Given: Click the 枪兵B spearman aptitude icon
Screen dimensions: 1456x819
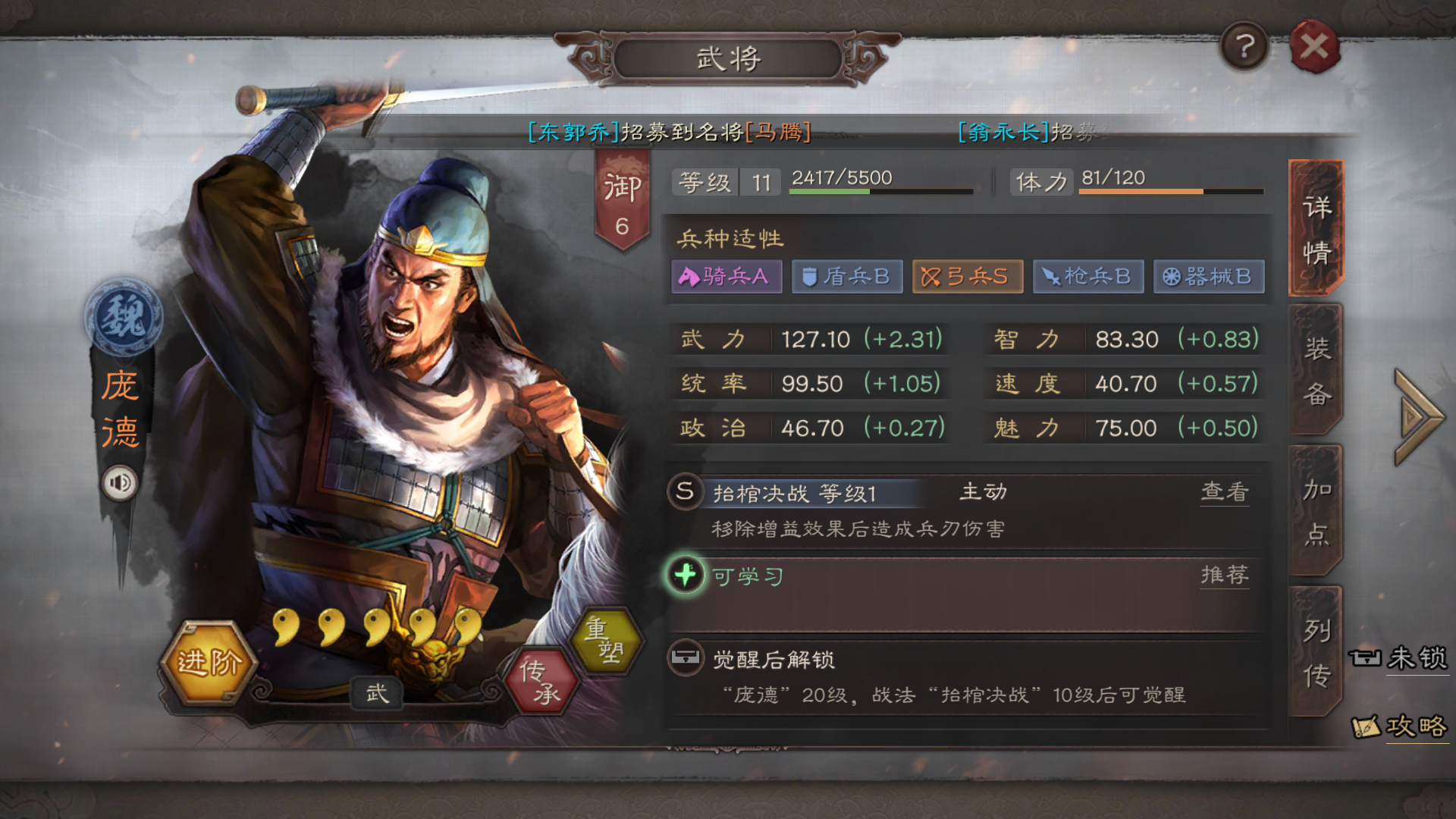Looking at the screenshot, I should [x=1088, y=277].
